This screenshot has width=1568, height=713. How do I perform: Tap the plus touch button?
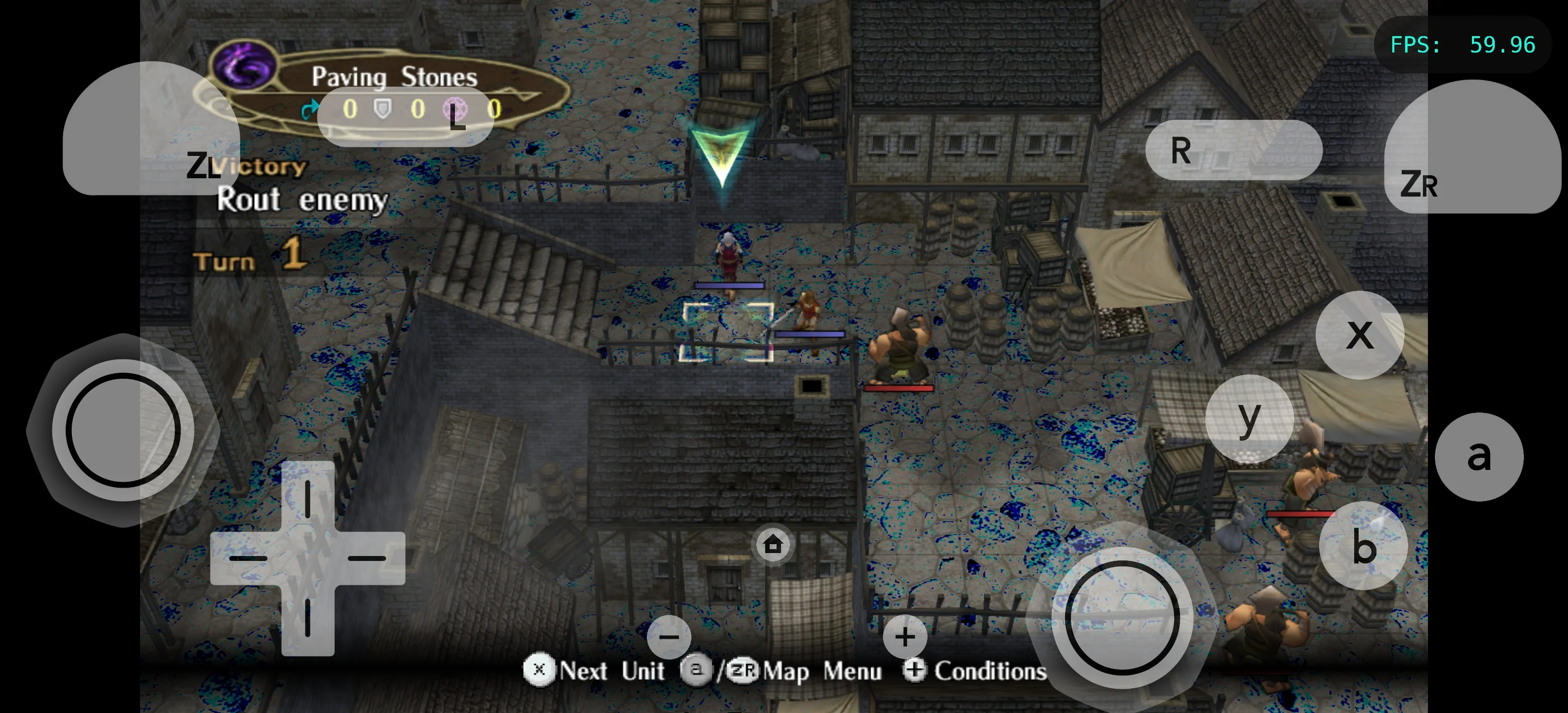[x=905, y=637]
